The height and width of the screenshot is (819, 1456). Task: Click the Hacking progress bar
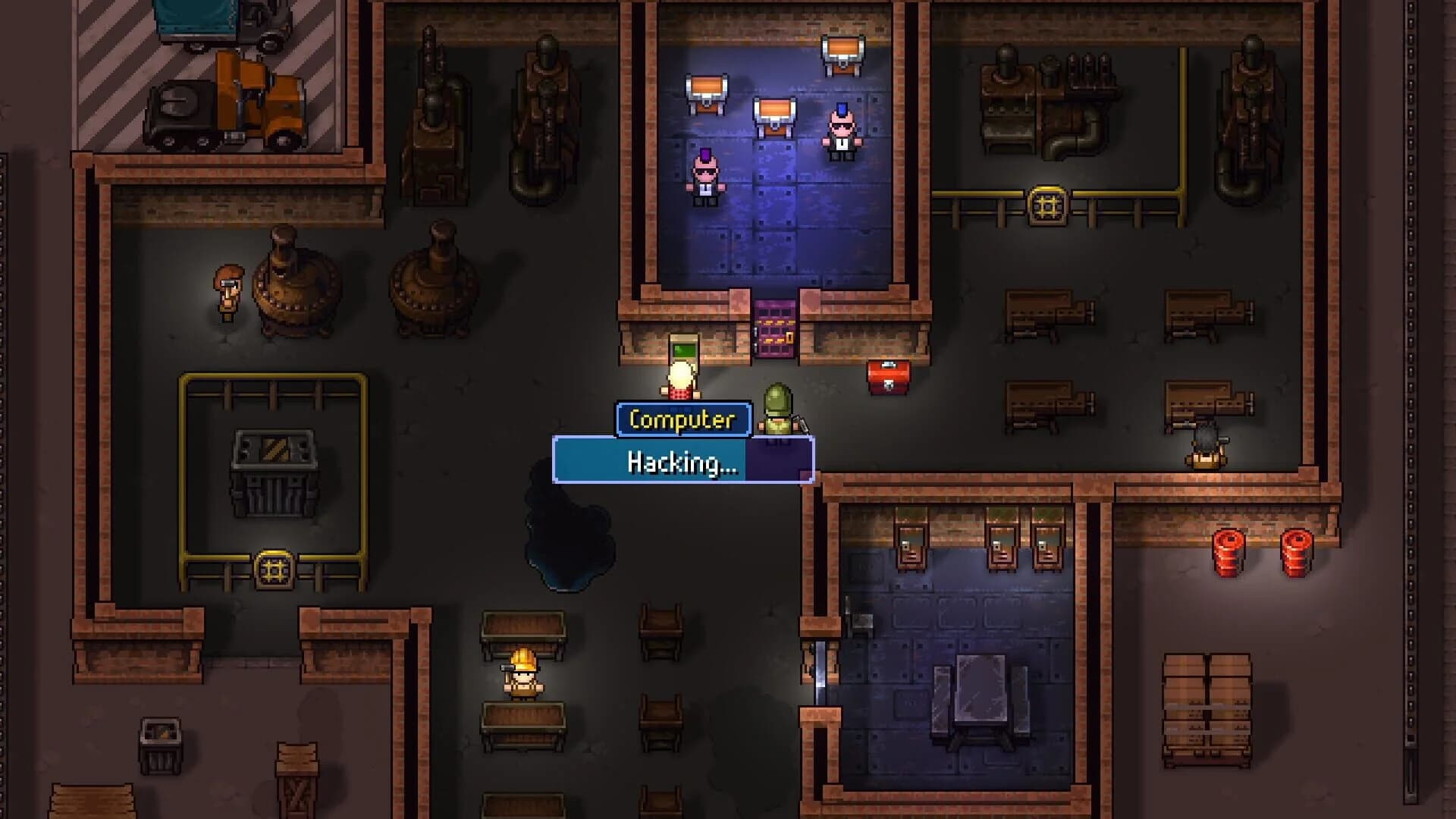coord(683,459)
